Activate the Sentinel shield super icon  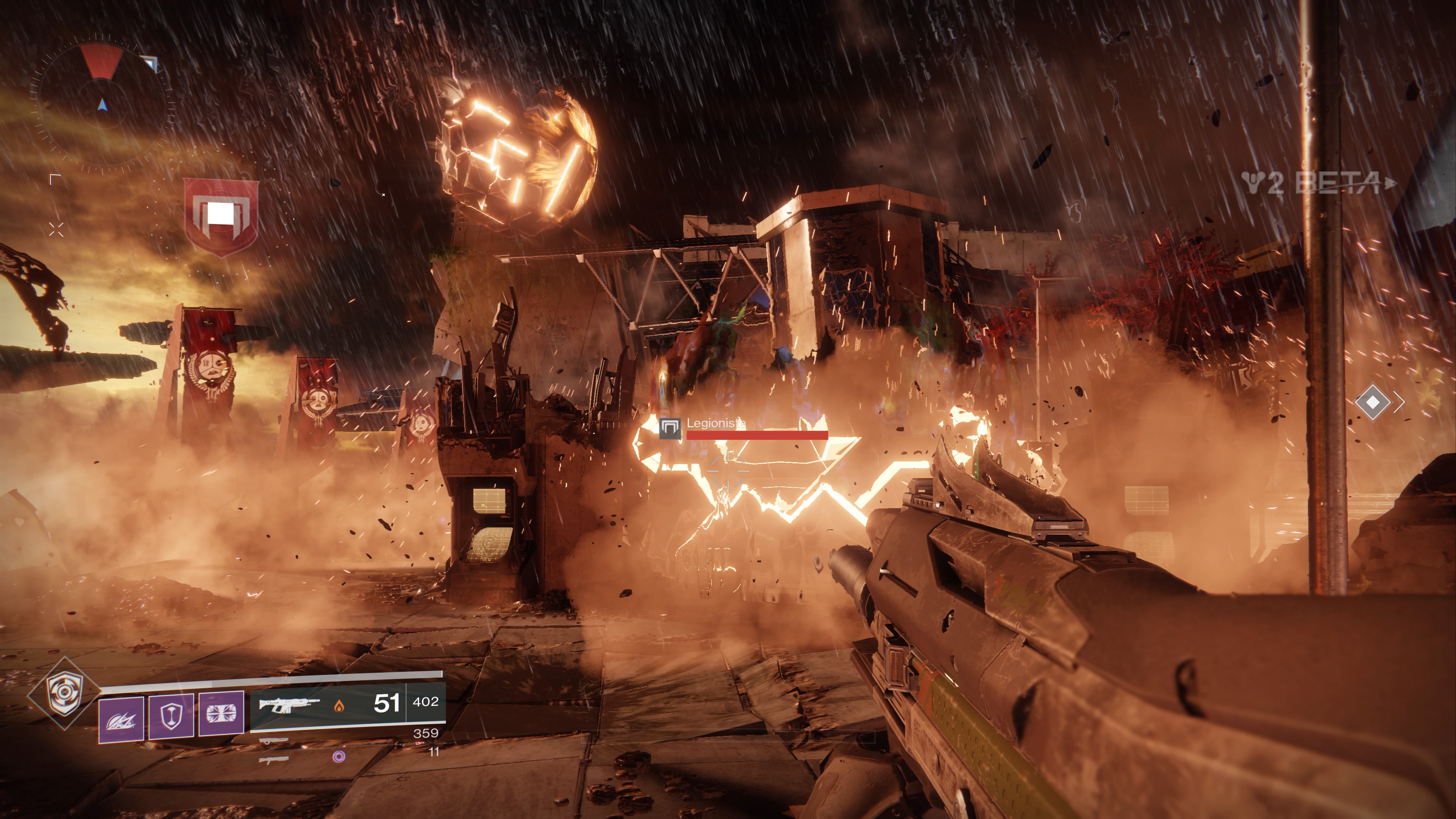64,693
